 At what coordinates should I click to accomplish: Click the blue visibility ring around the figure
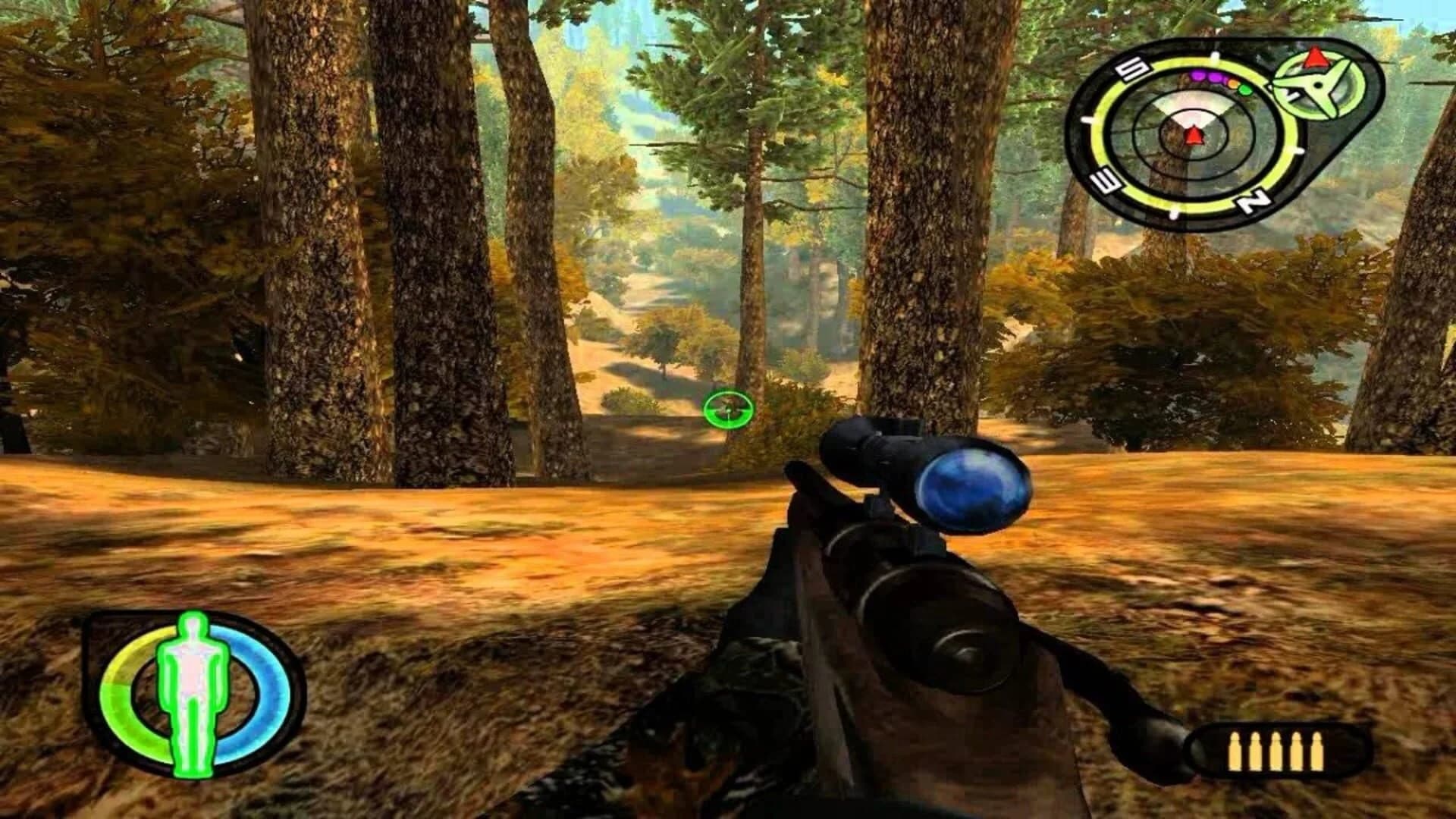[264, 686]
